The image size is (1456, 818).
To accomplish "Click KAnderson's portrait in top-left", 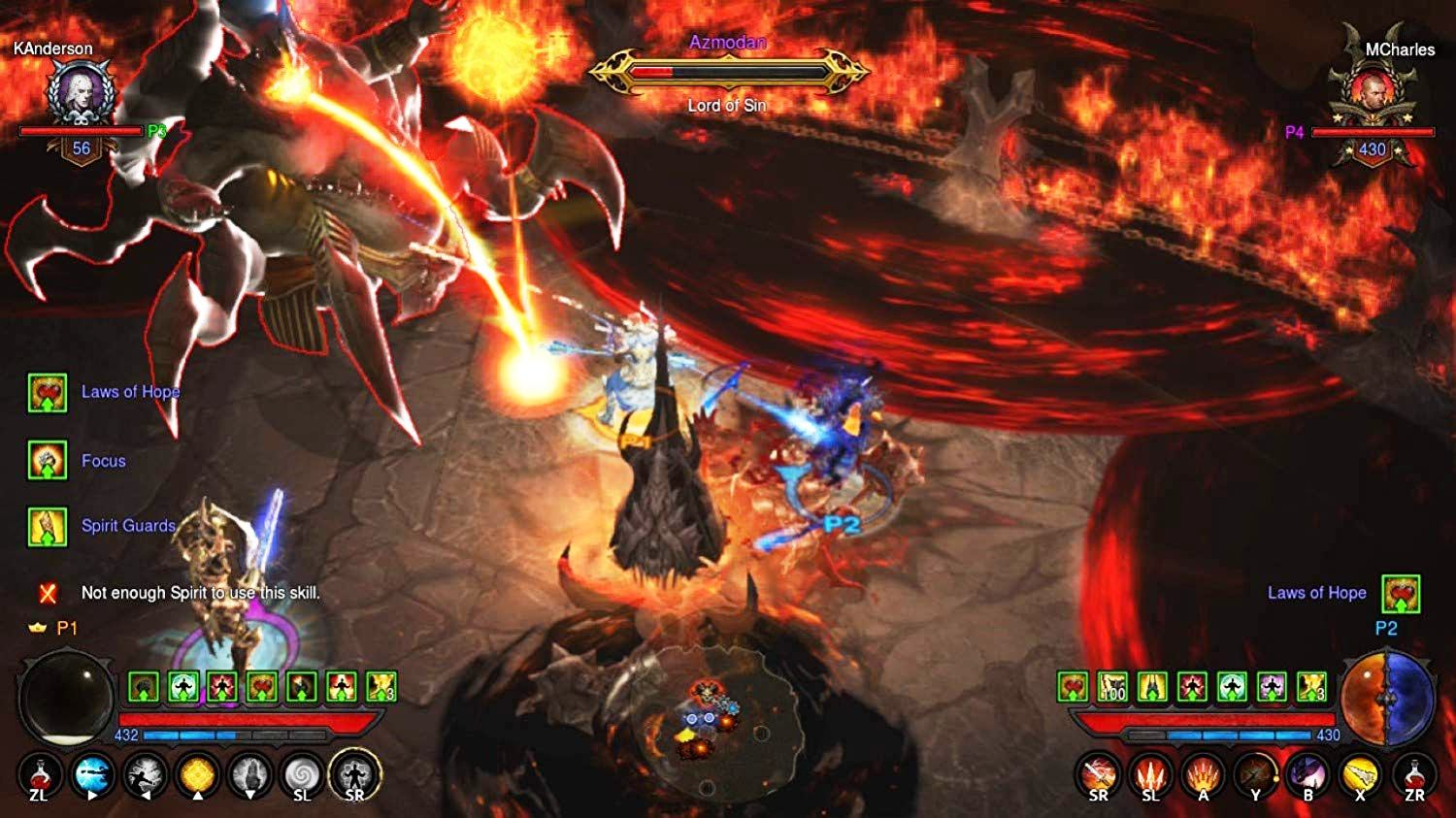I will point(80,92).
